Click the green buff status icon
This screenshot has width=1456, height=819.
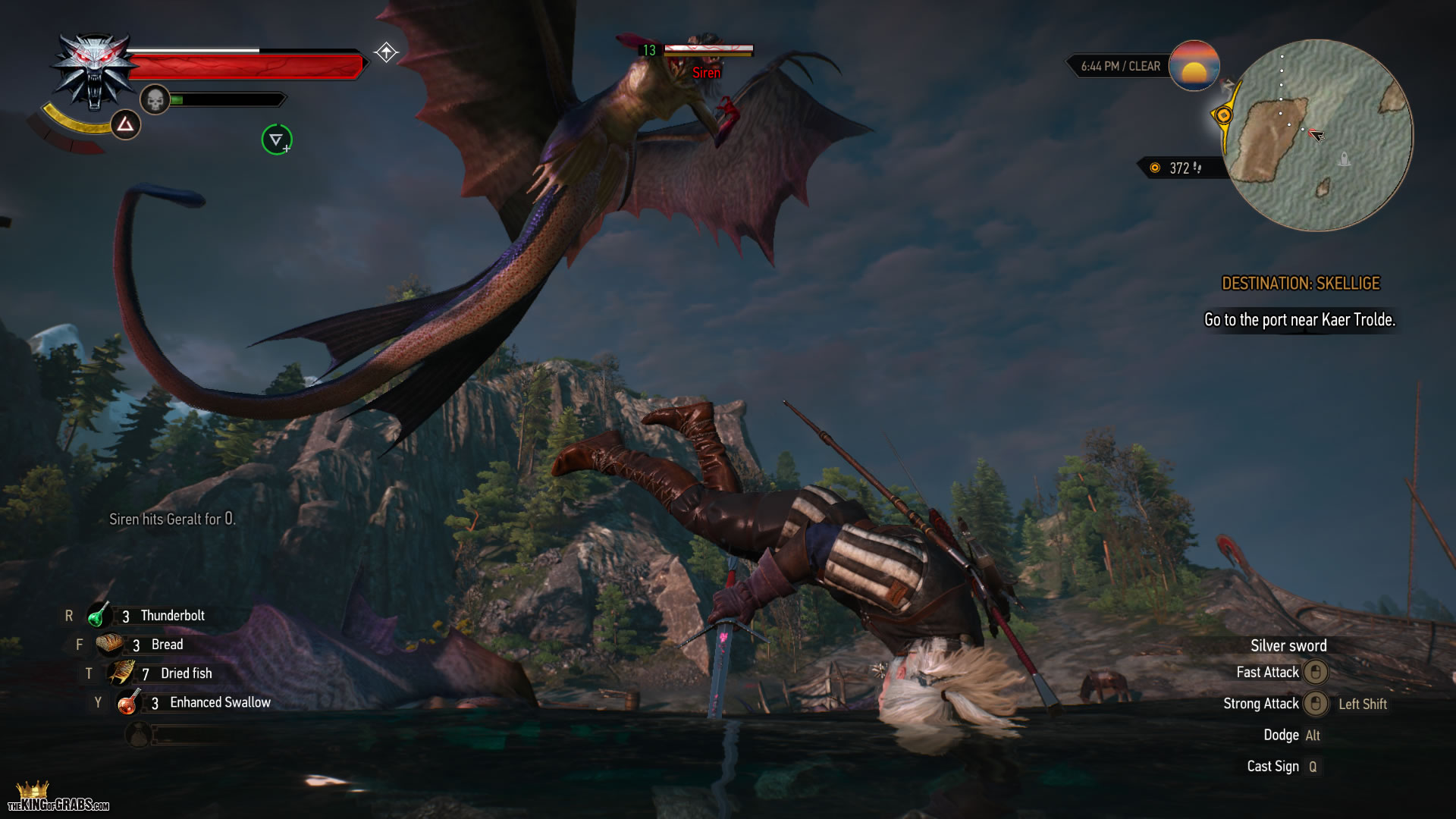pyautogui.click(x=277, y=140)
